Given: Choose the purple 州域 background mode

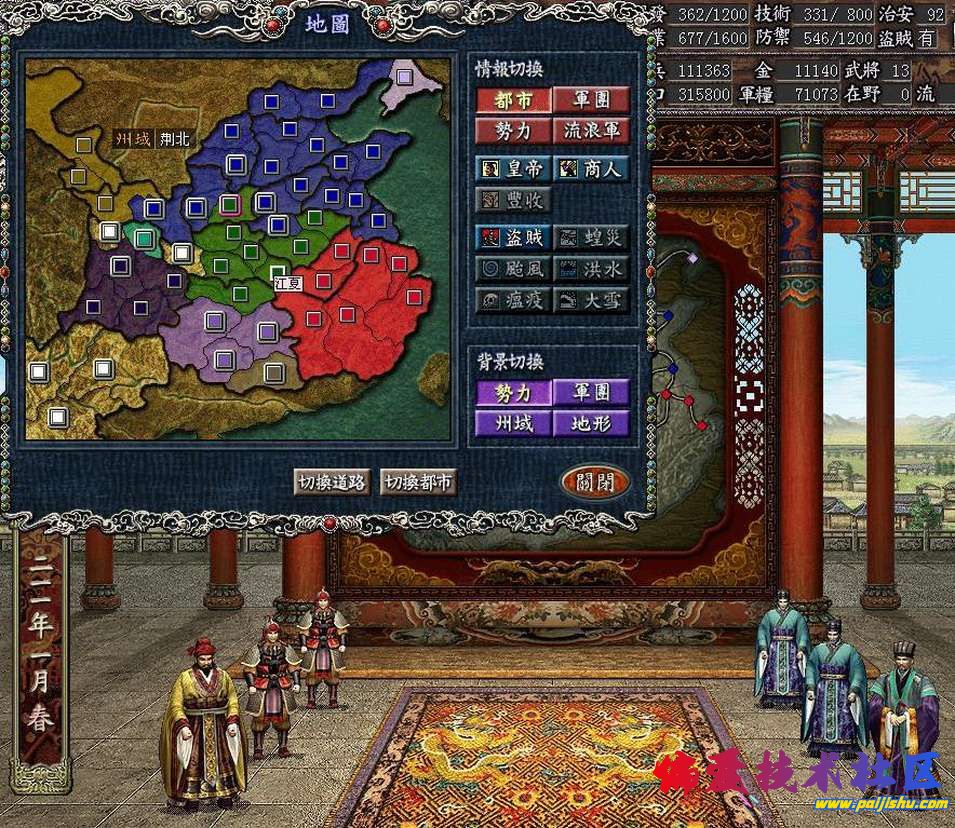Looking at the screenshot, I should (513, 423).
